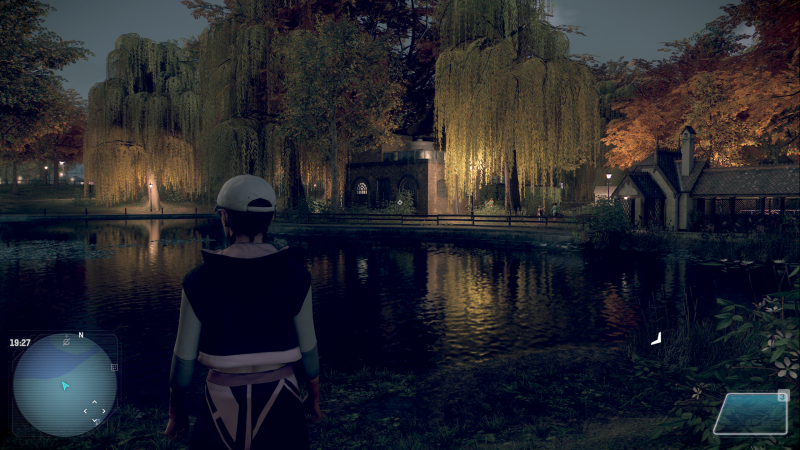Click the small square icon on minimap edge
The height and width of the screenshot is (450, 800).
pyautogui.click(x=114, y=368)
